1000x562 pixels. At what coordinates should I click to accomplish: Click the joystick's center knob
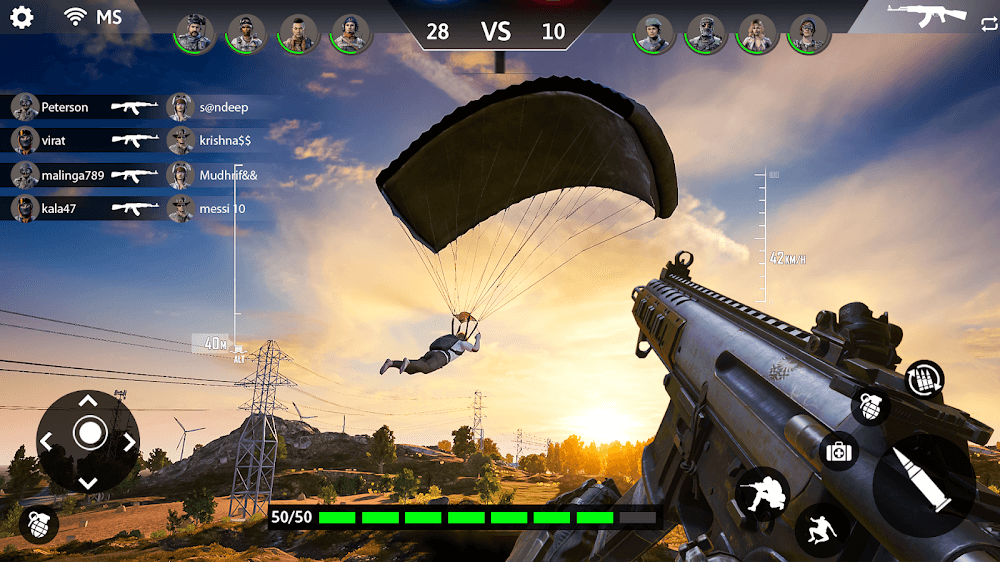89,433
